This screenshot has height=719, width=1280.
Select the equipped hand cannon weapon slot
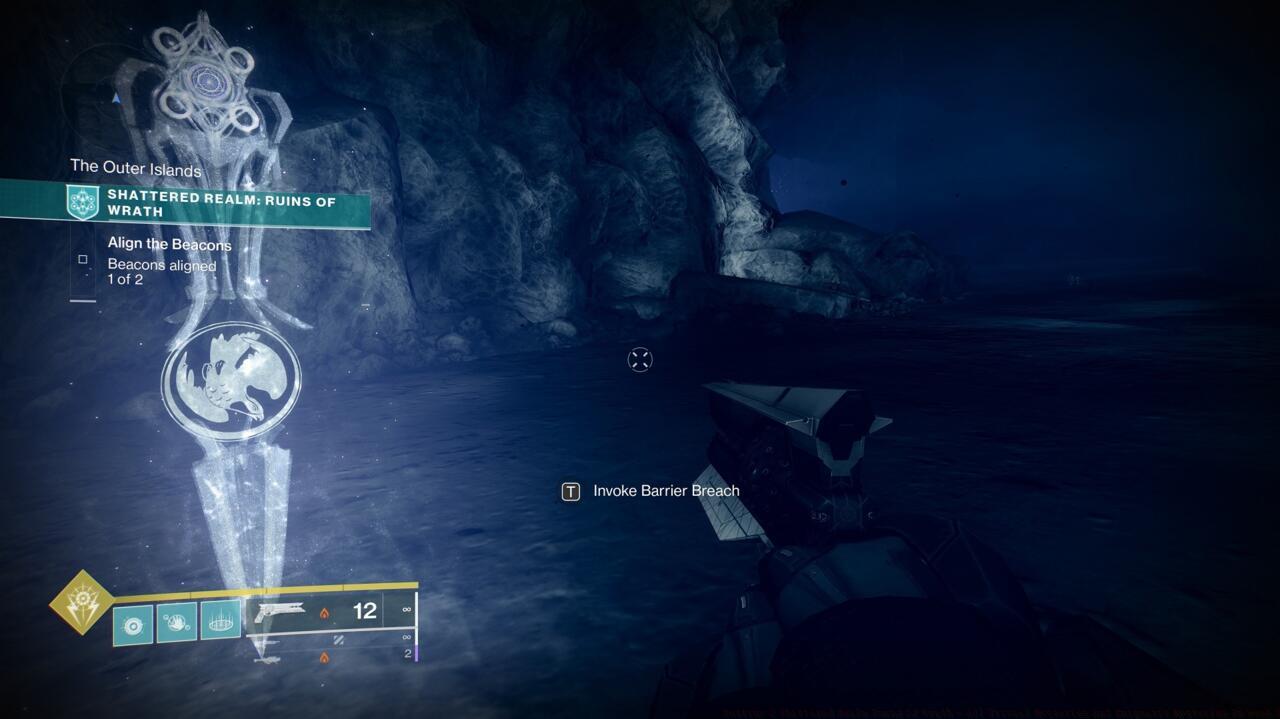[330, 611]
